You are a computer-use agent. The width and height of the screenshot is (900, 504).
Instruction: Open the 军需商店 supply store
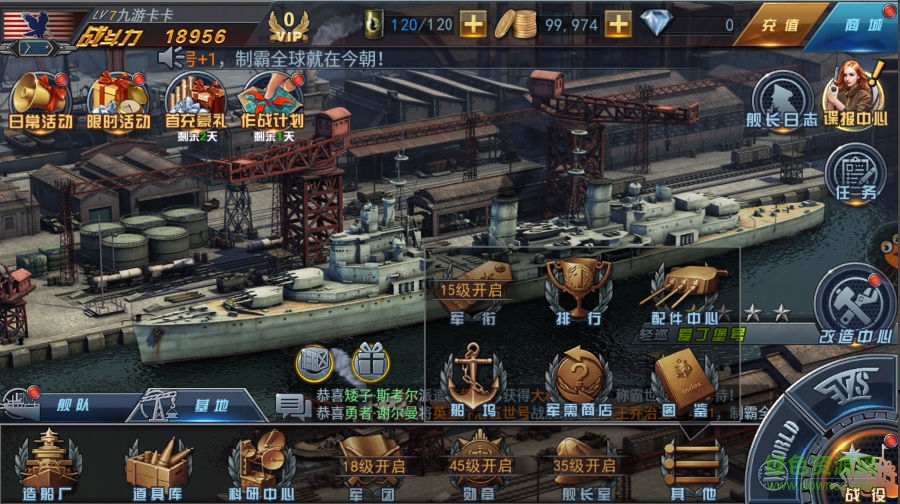click(578, 380)
